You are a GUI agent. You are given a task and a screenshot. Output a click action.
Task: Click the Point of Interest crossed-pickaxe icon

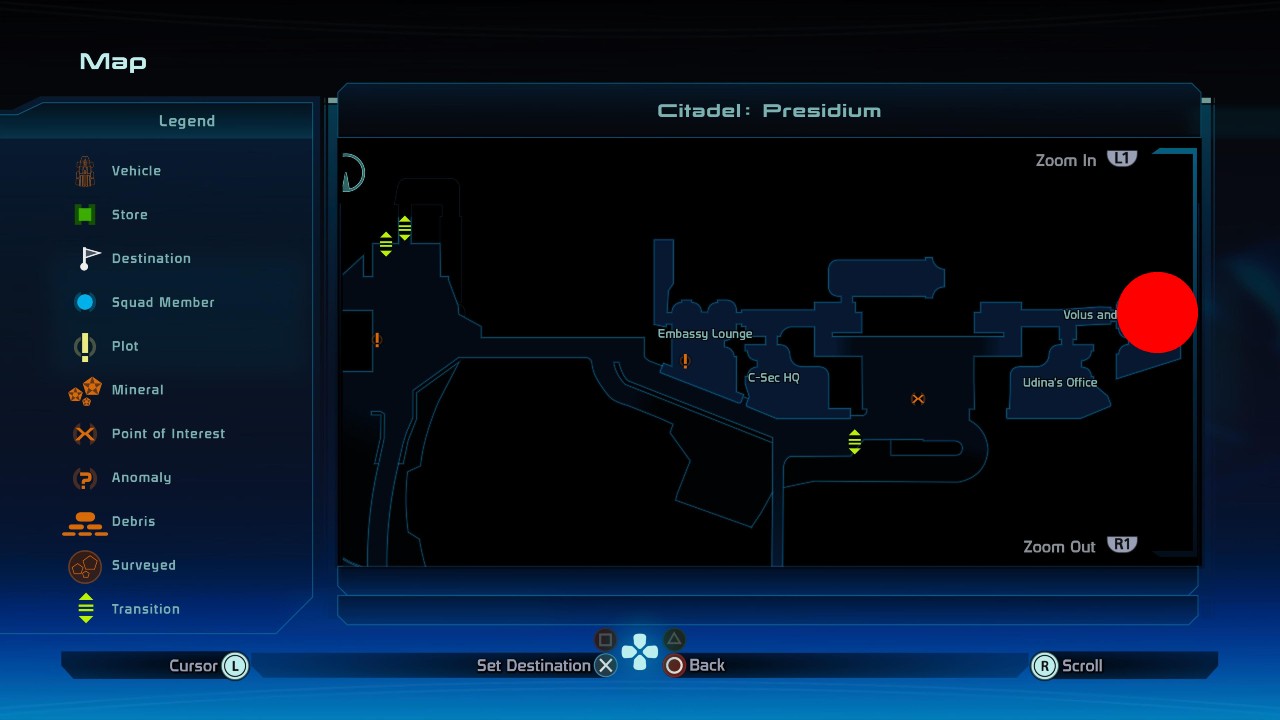tap(85, 434)
